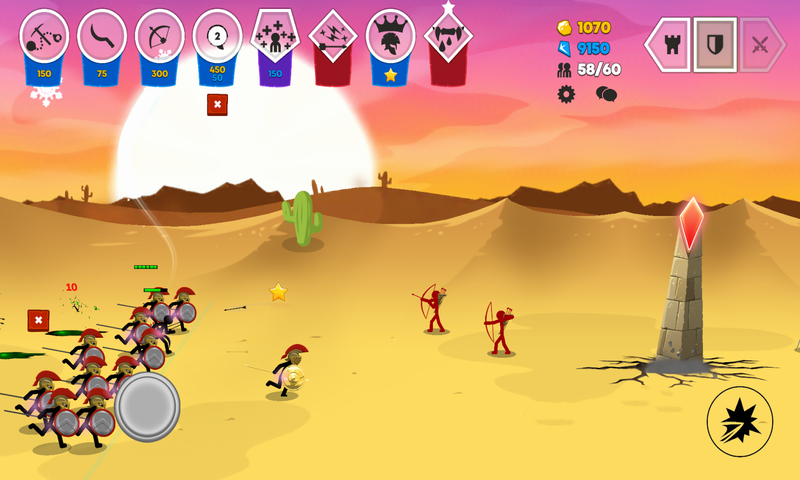800x480 pixels.
Task: Cast the lightning arrows spell
Action: [x=333, y=37]
